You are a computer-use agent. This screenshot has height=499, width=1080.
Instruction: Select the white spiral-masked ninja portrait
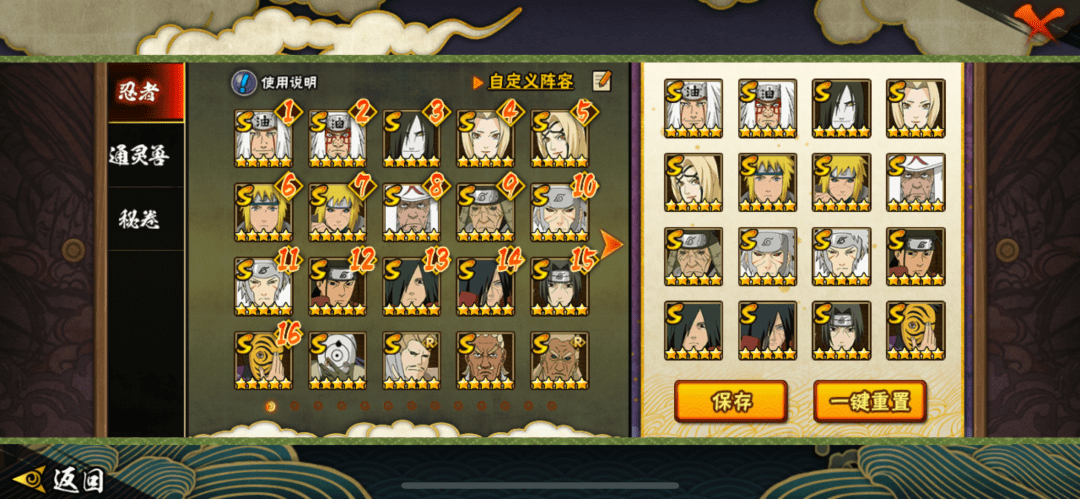coord(337,361)
